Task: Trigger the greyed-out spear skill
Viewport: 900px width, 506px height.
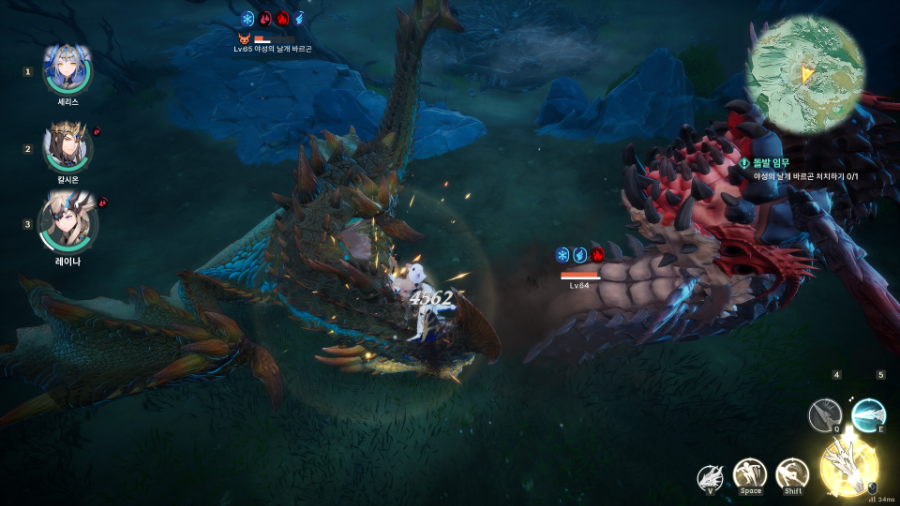Action: point(826,413)
